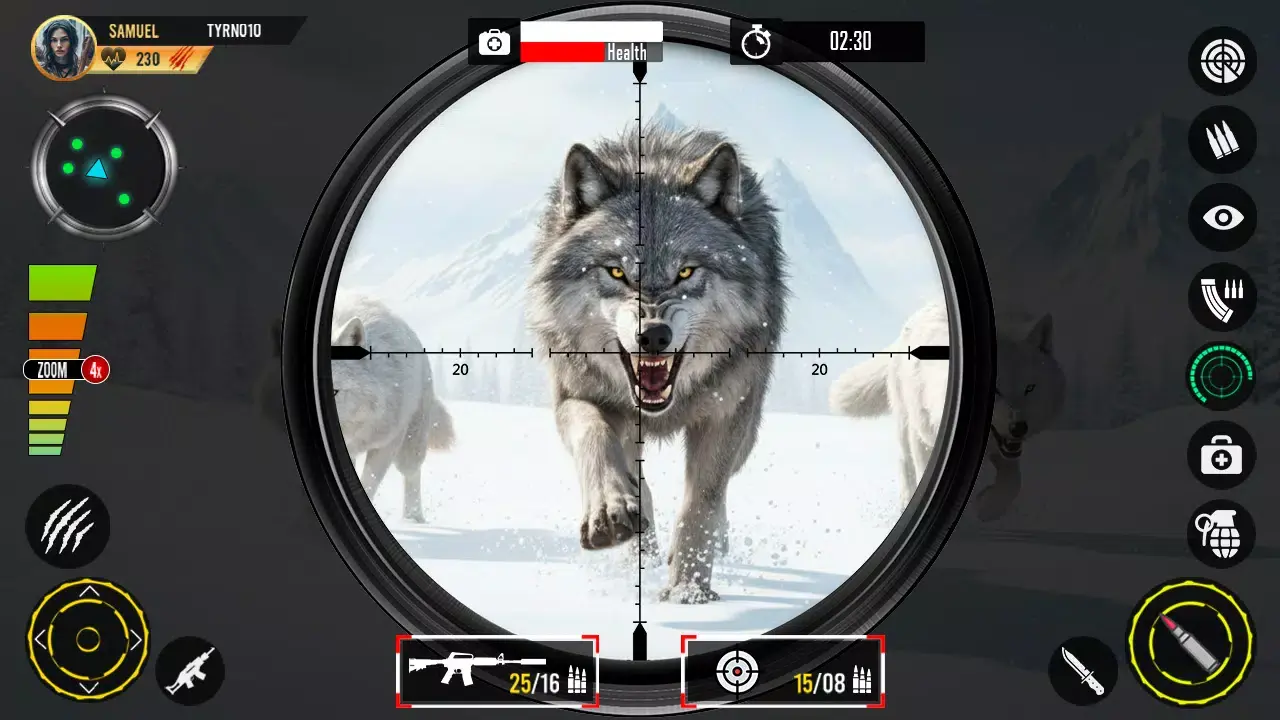
Task: Reload the magazine
Action: [1220, 298]
